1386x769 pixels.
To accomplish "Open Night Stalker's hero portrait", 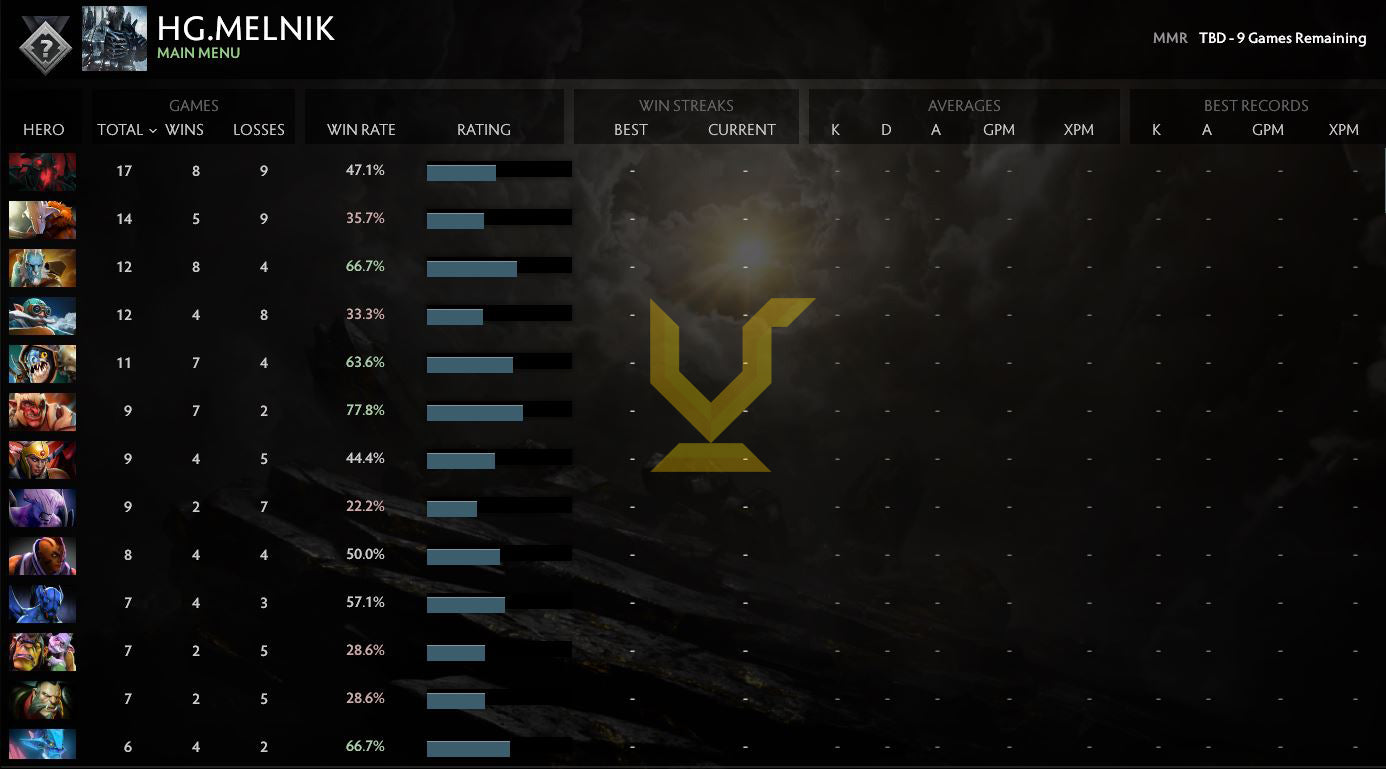I will click(42, 602).
